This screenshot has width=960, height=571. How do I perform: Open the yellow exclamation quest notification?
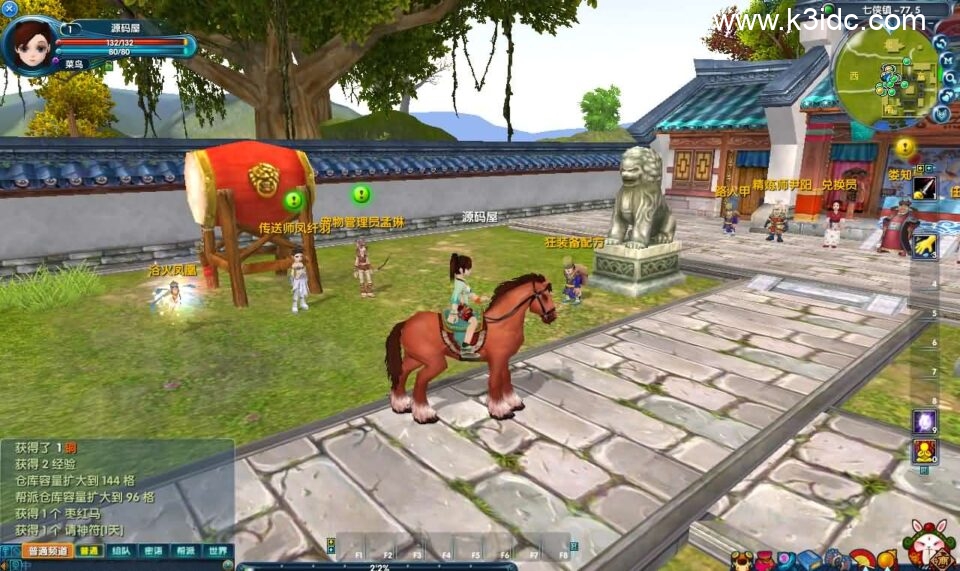click(x=904, y=147)
